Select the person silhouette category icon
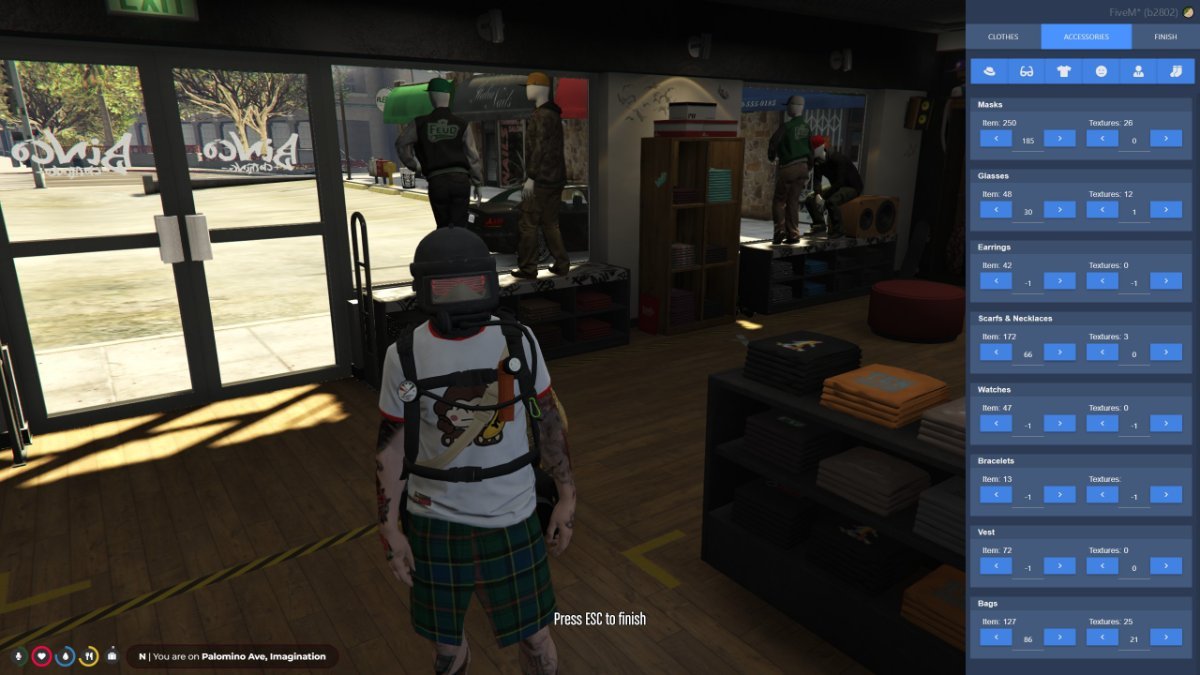The width and height of the screenshot is (1200, 675). click(x=1138, y=71)
